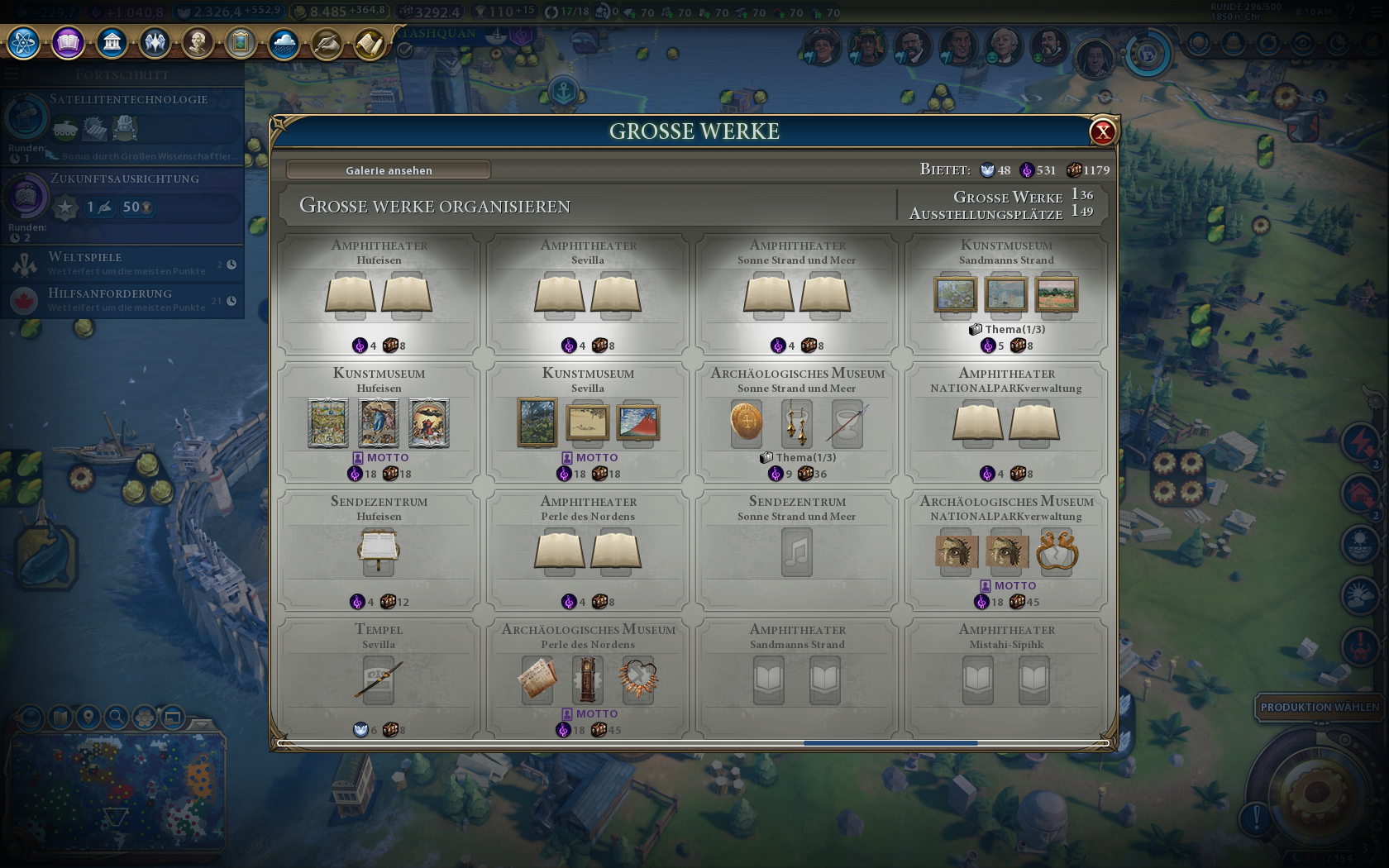The width and height of the screenshot is (1389, 868).
Task: Open the technology tree atom icon
Action: [24, 42]
